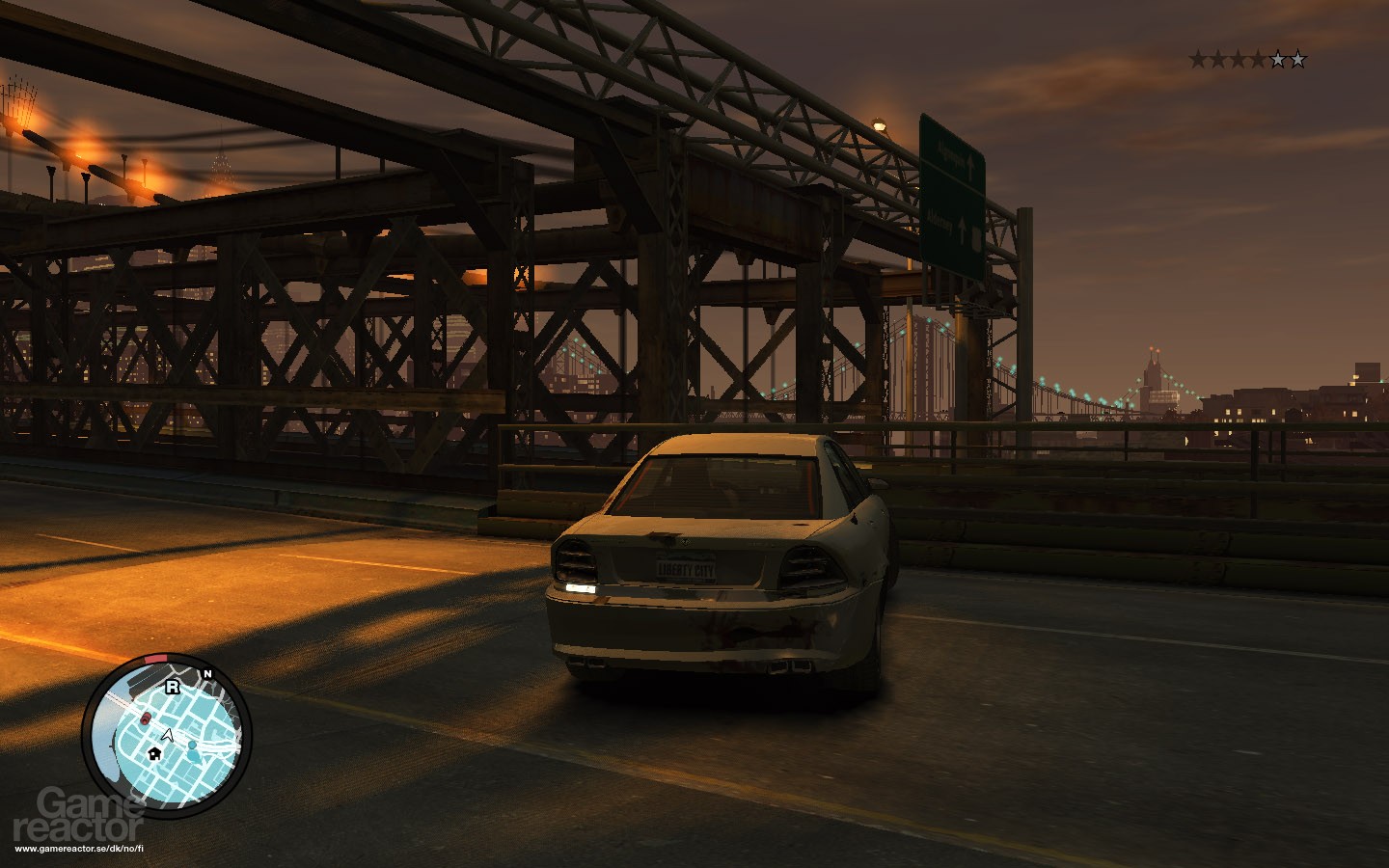The height and width of the screenshot is (868, 1389).
Task: Select the safehouse icon on the minimap
Action: click(154, 754)
